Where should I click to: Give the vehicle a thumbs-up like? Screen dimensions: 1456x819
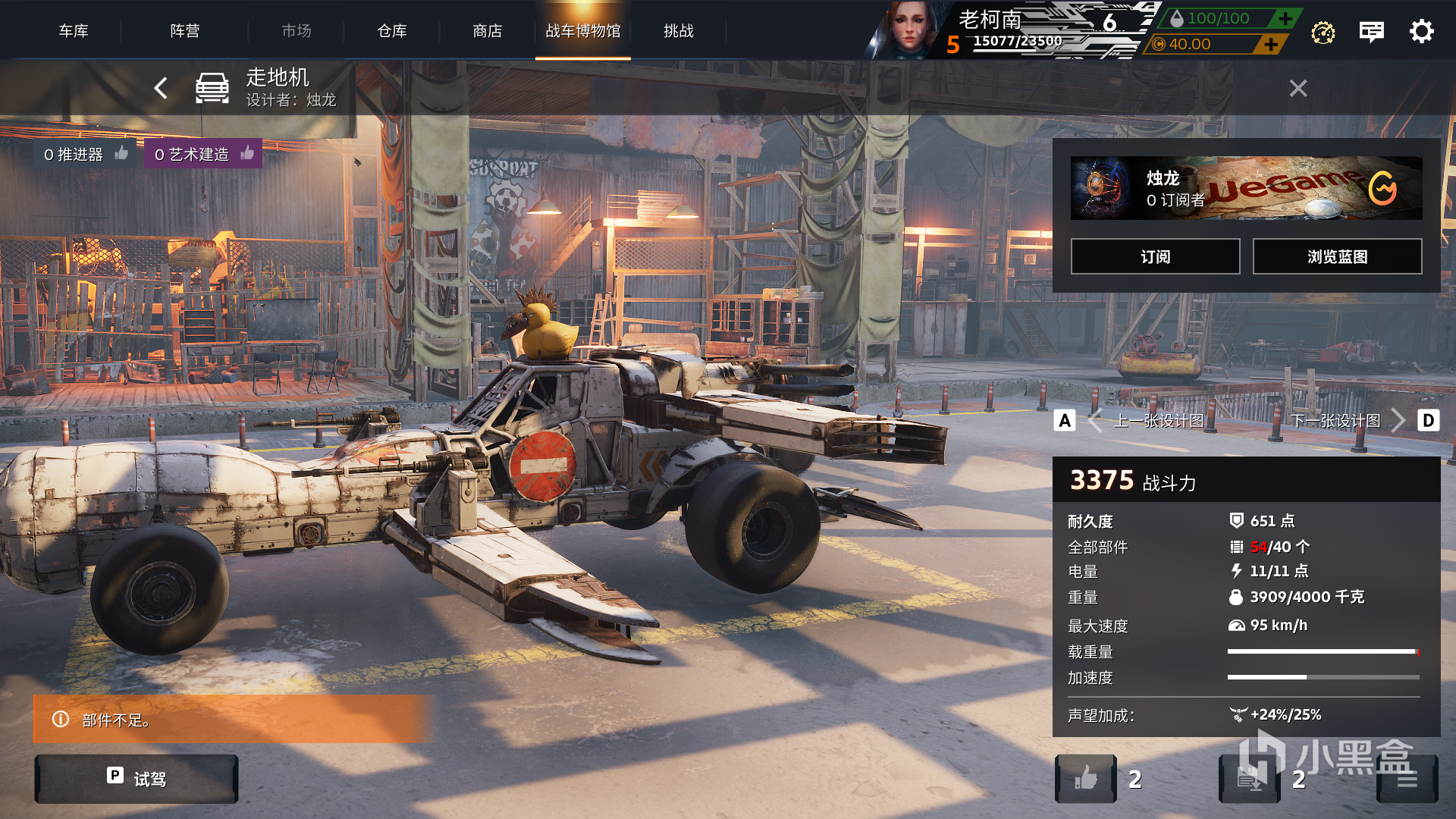[x=1086, y=779]
